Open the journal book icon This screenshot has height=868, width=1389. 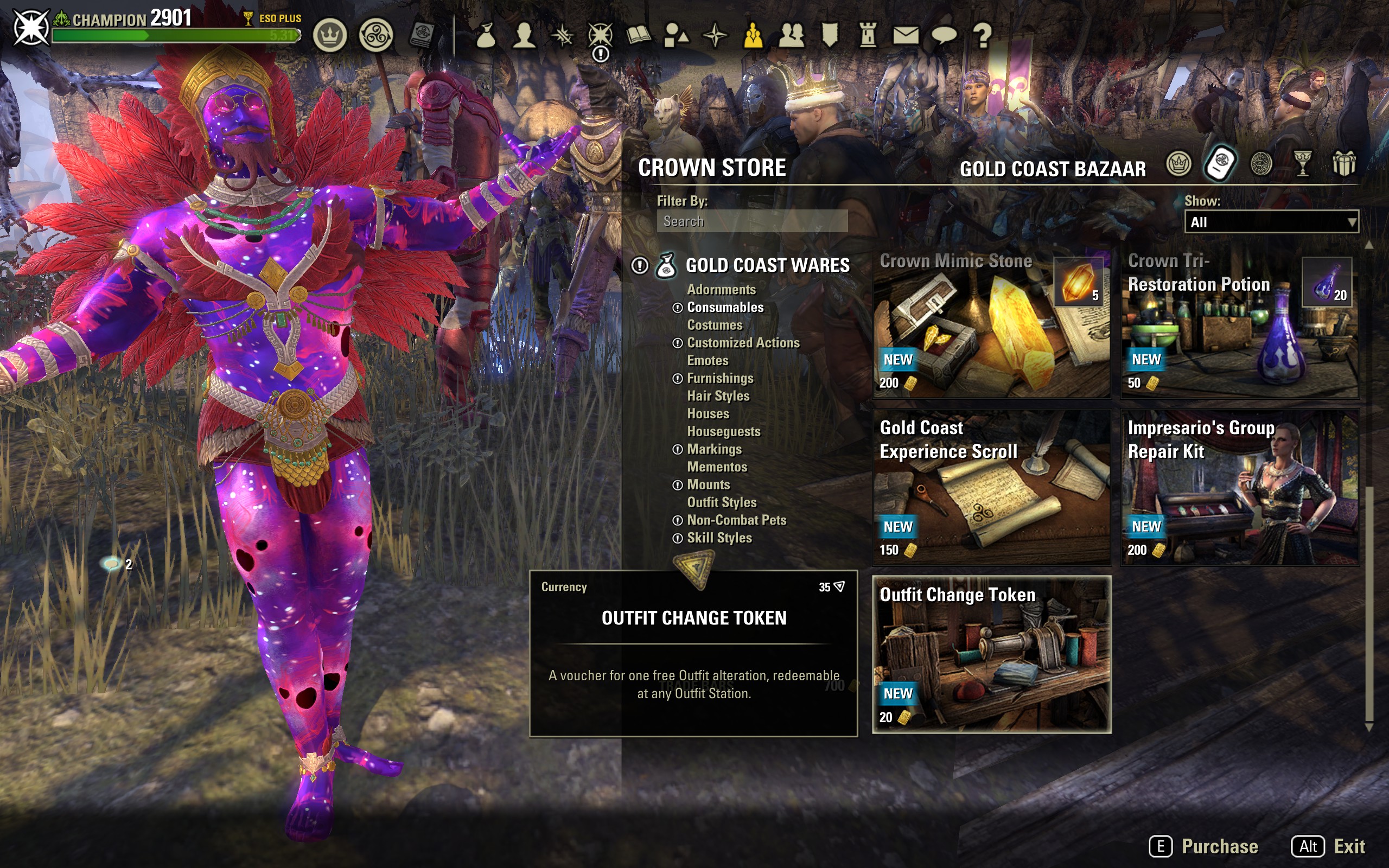[x=638, y=36]
